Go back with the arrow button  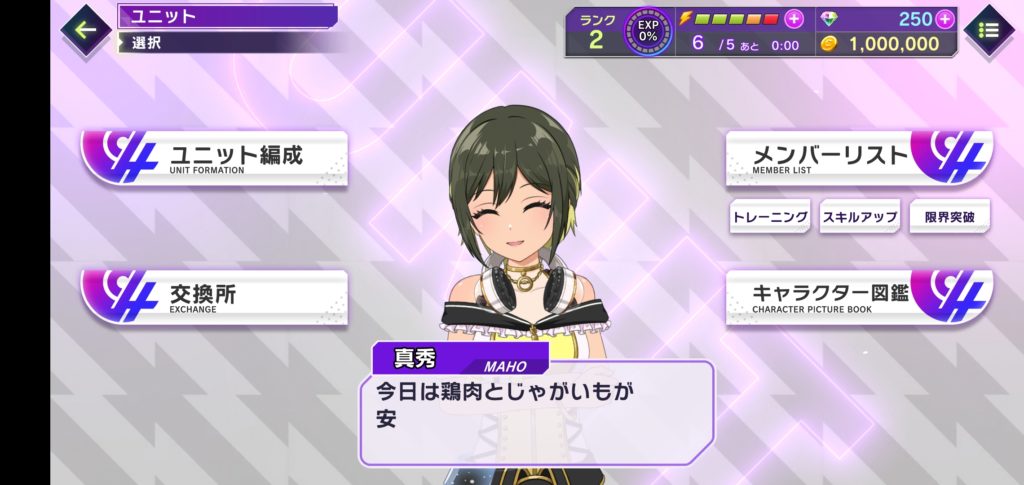86,29
